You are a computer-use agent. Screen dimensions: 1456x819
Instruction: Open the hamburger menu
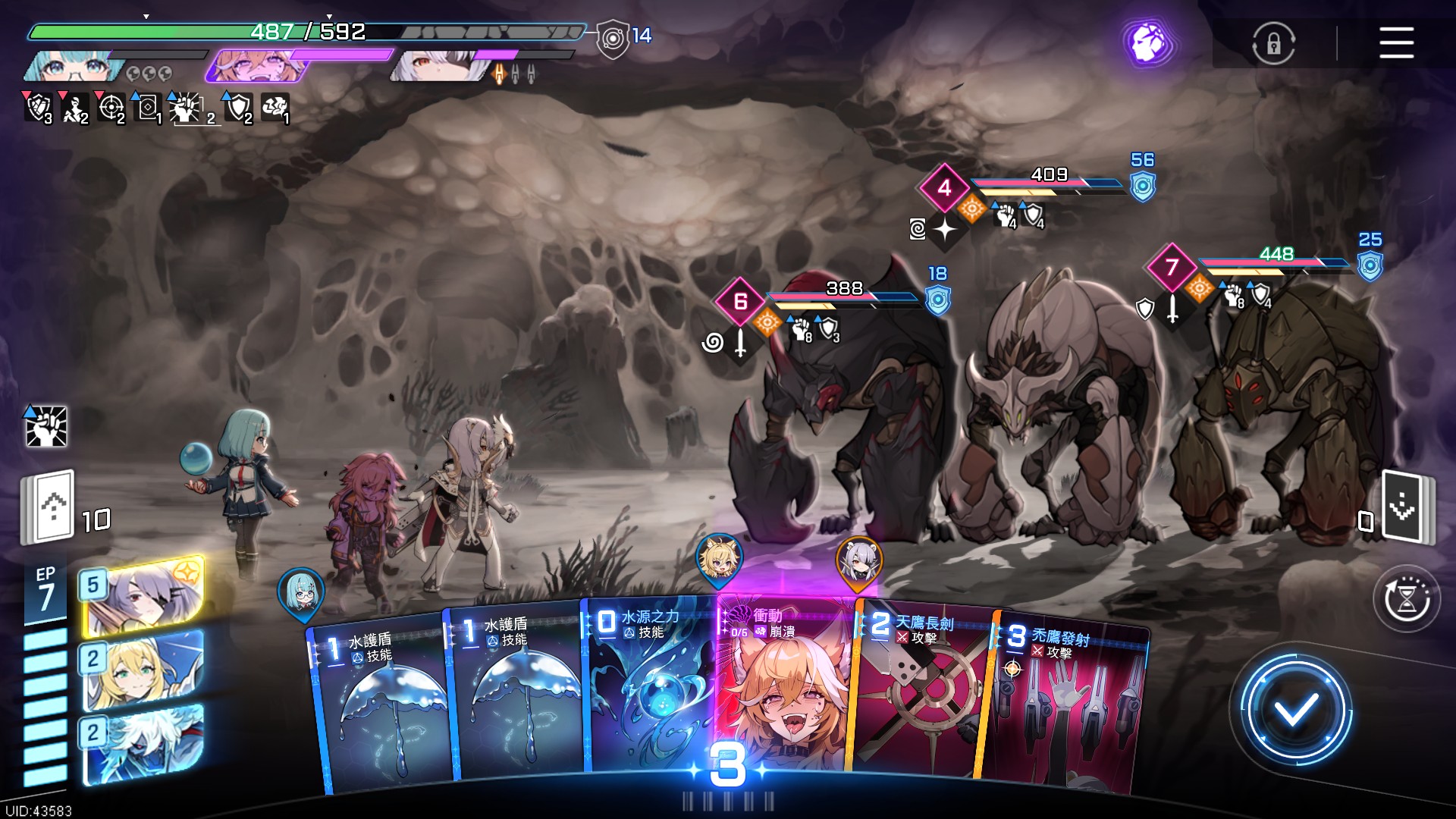[x=1396, y=42]
